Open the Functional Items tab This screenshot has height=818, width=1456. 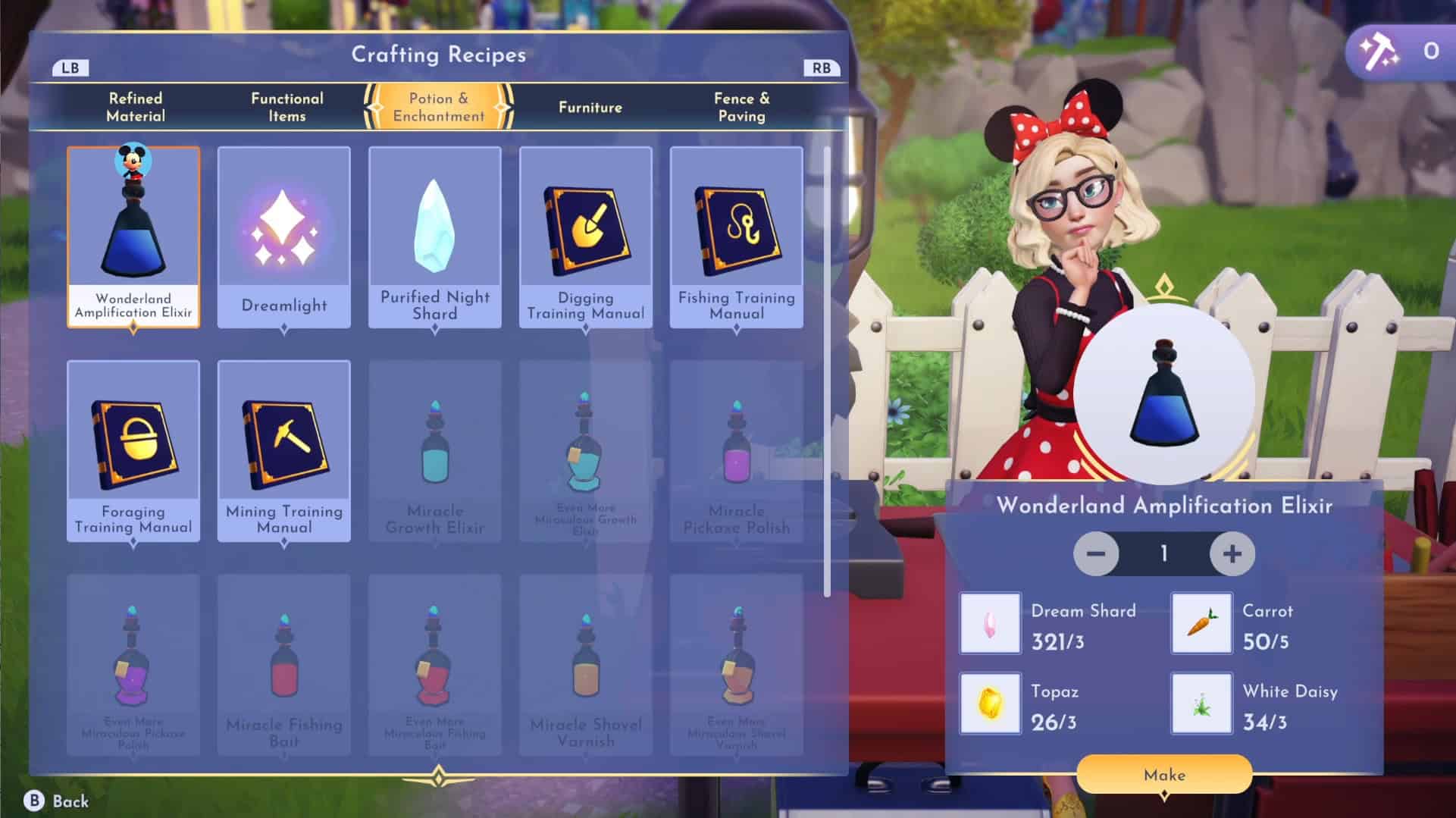[287, 107]
